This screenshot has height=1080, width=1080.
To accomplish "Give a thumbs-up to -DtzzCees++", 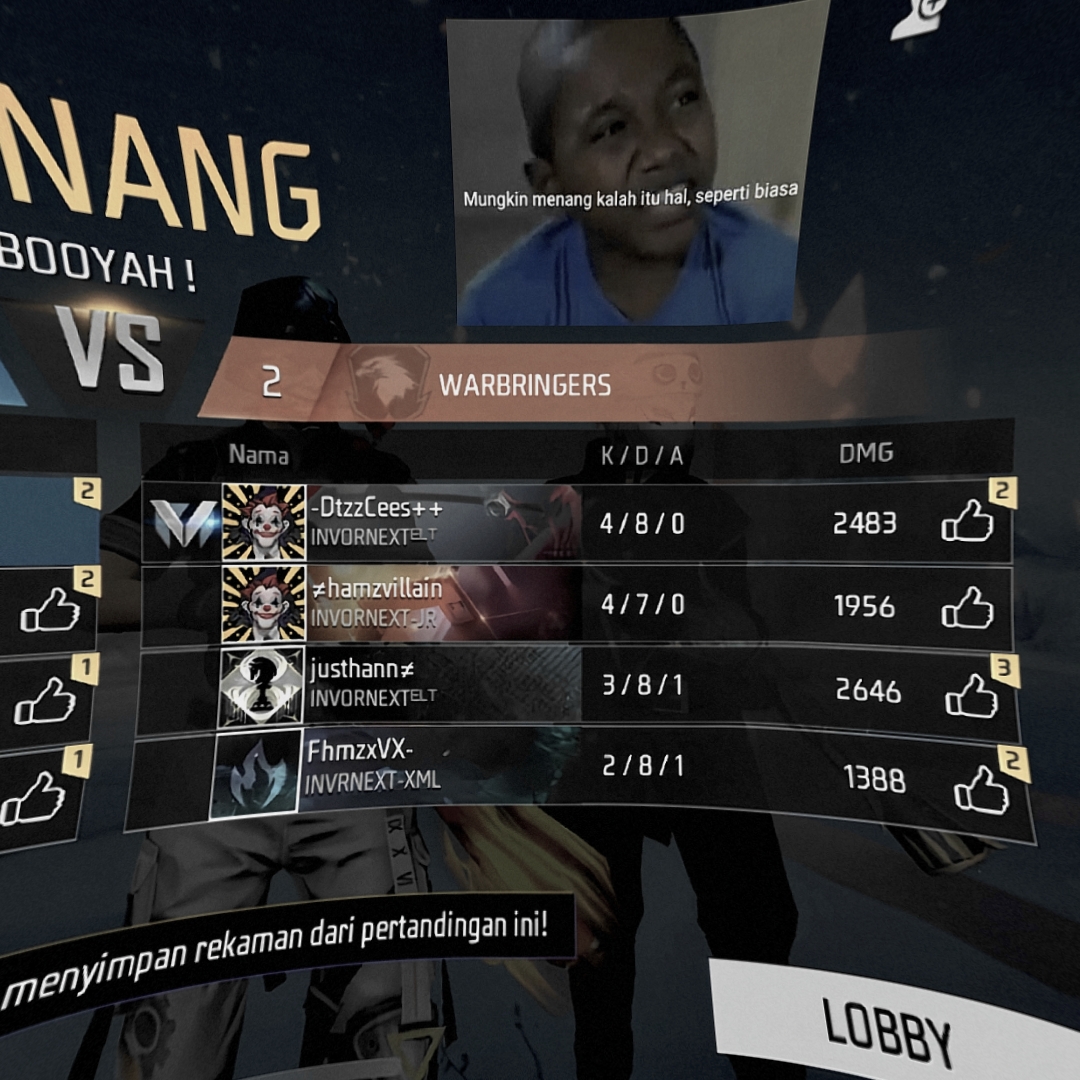I will [x=967, y=522].
